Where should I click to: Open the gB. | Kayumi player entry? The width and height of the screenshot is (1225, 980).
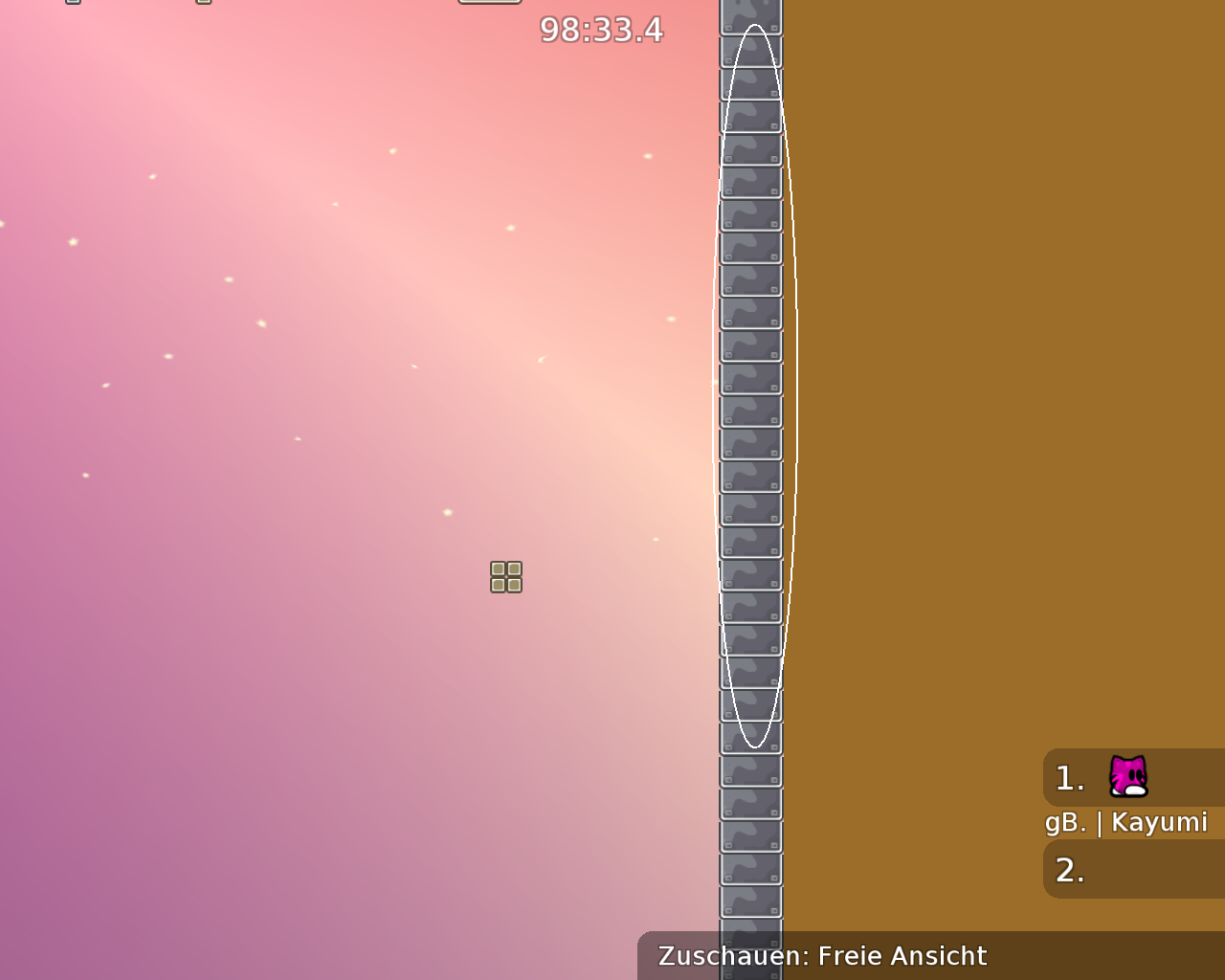click(1125, 821)
